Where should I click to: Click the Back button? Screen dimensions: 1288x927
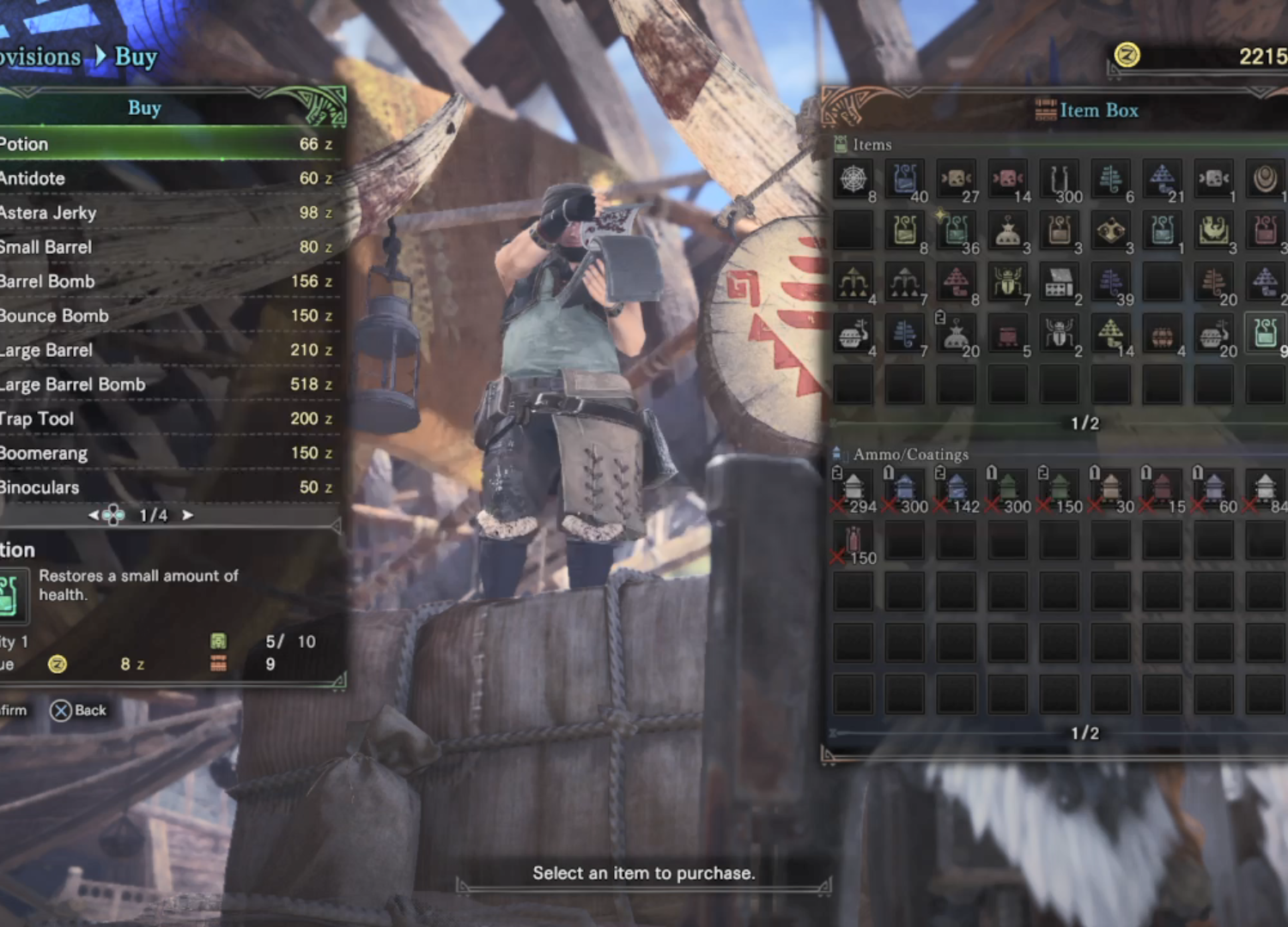point(79,711)
